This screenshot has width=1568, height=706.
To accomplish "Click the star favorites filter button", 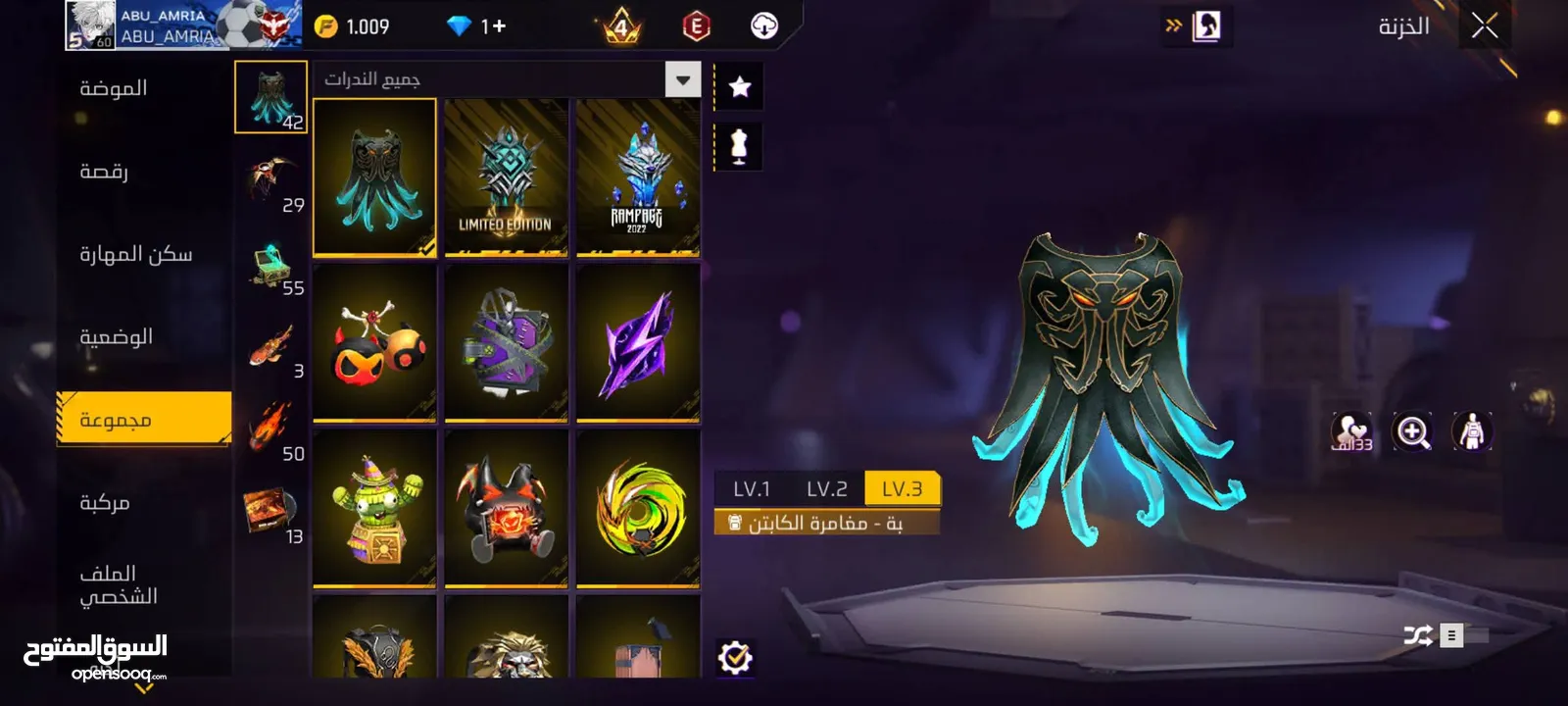I will click(x=740, y=87).
